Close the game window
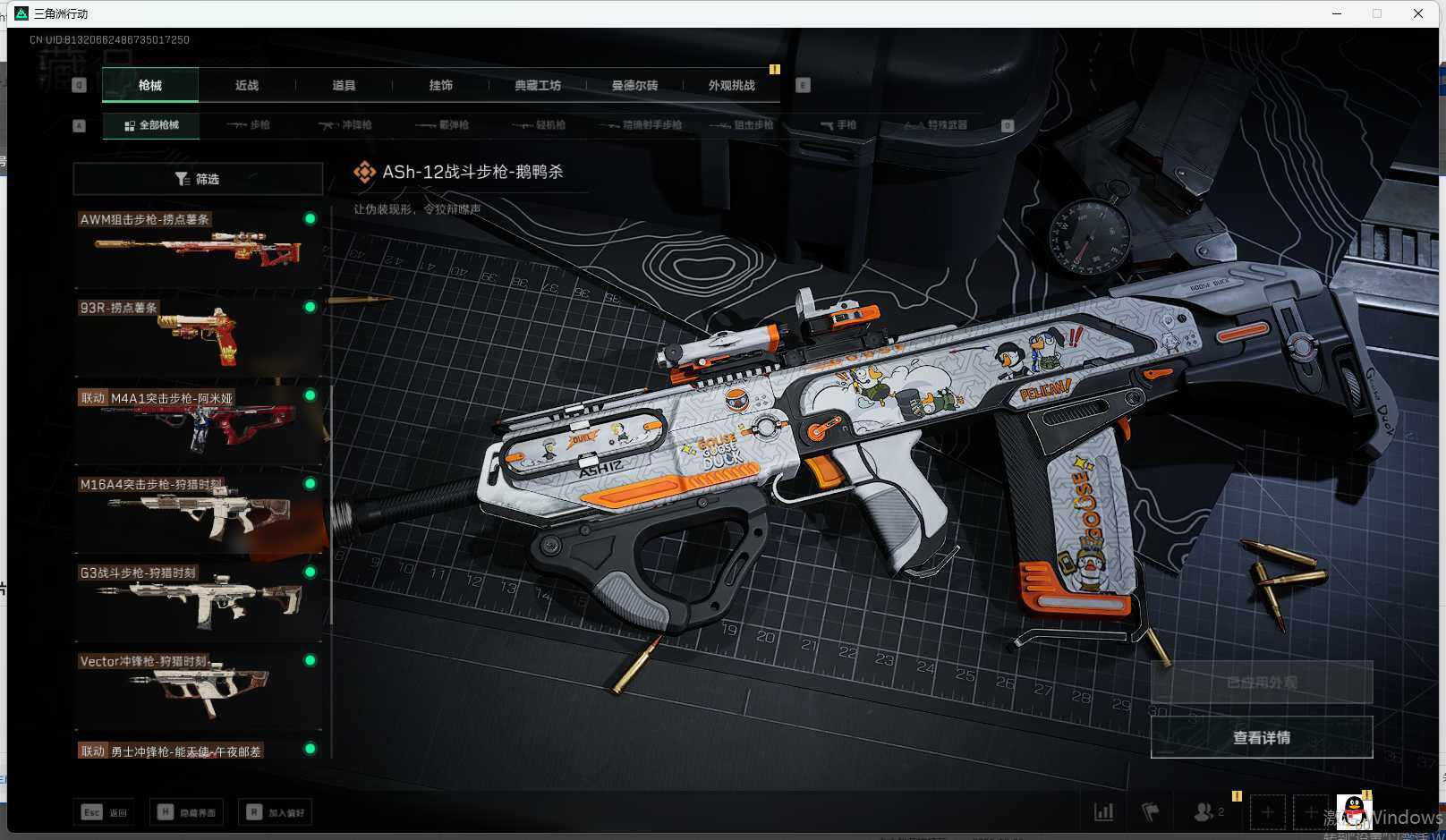Screen dimensions: 1446x840 click(x=1418, y=13)
